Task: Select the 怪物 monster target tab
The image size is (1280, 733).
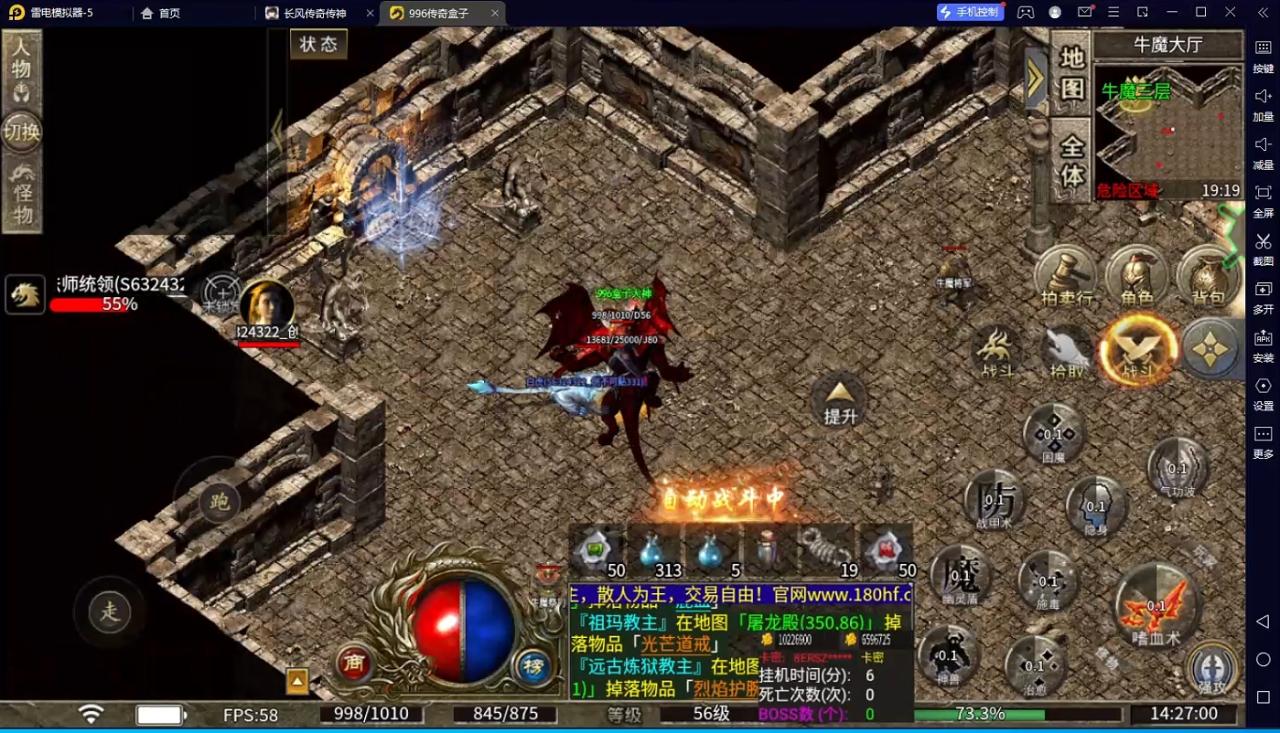Action: [21, 195]
